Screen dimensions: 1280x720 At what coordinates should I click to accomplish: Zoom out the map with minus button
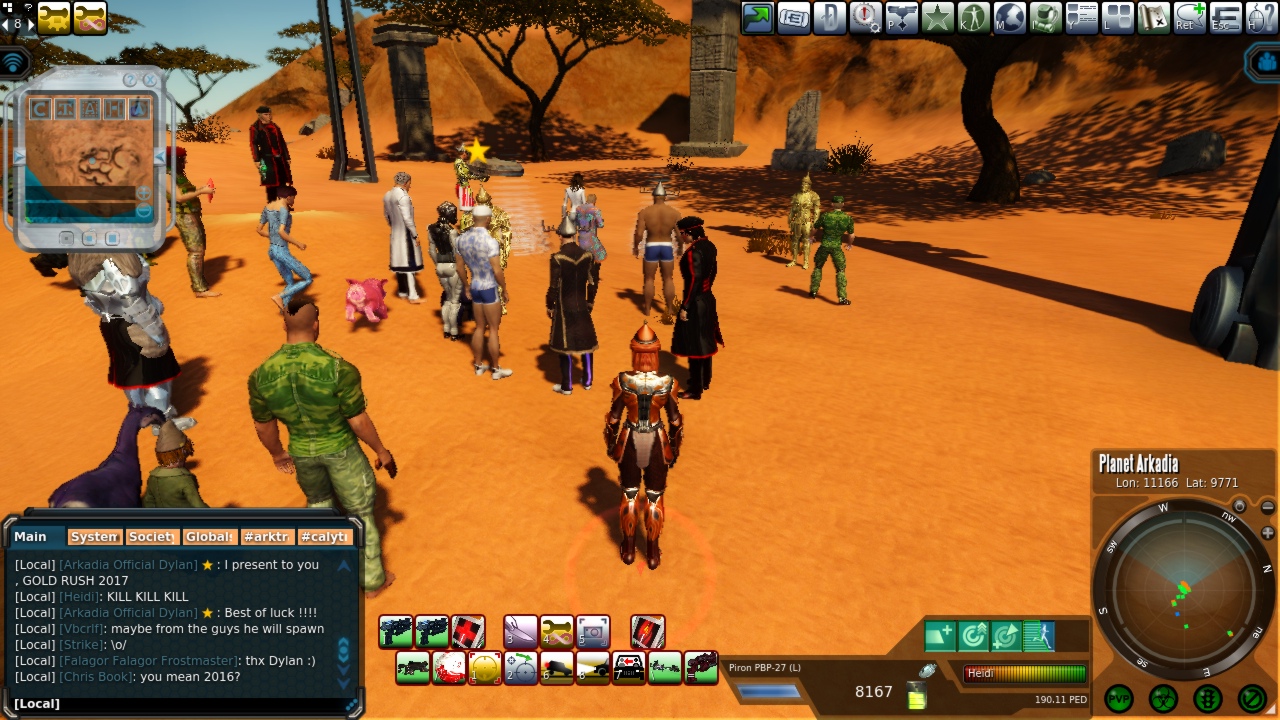pos(143,211)
